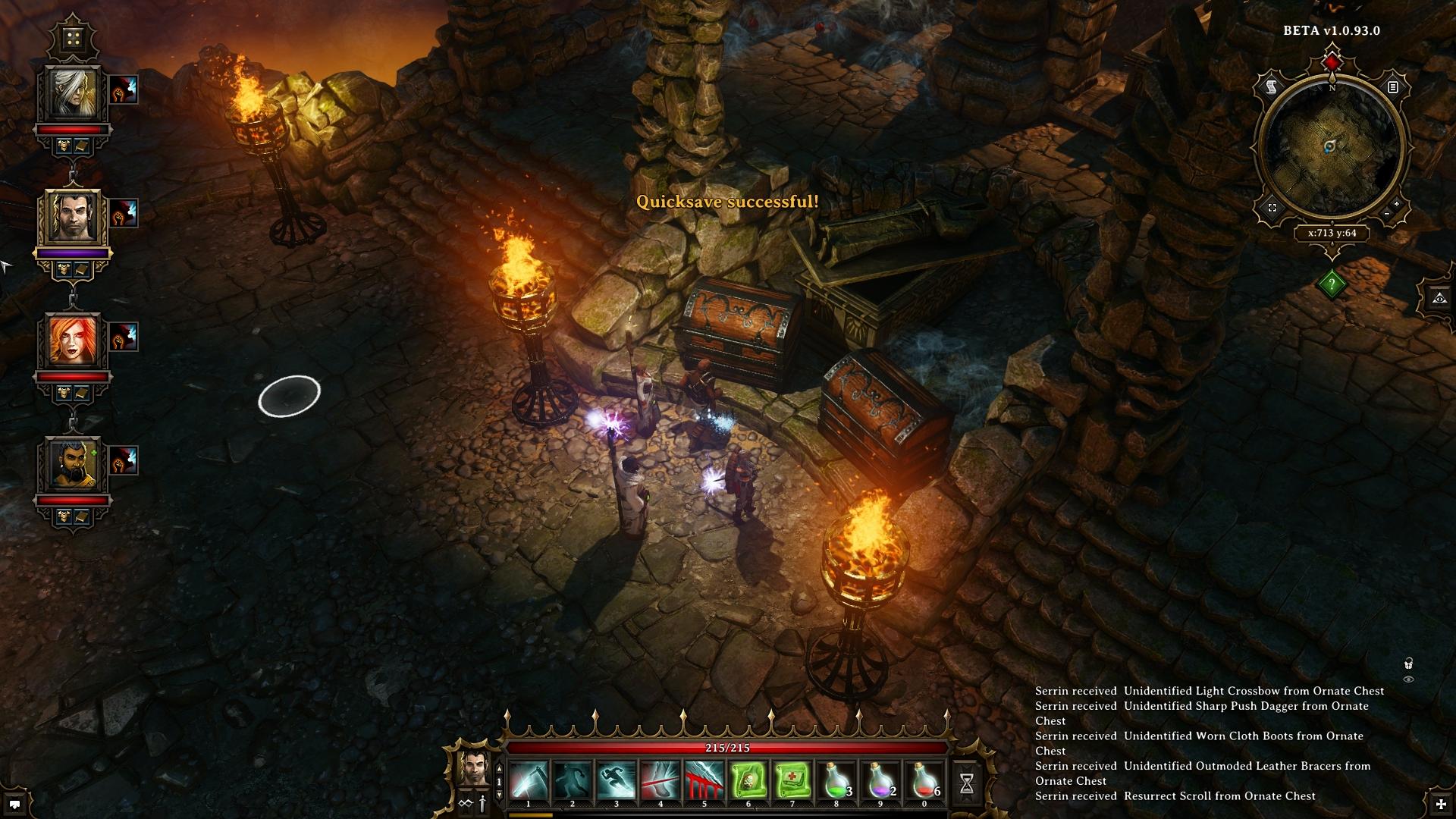
Task: Zoom out the minimap with the minus button
Action: [x=1387, y=215]
